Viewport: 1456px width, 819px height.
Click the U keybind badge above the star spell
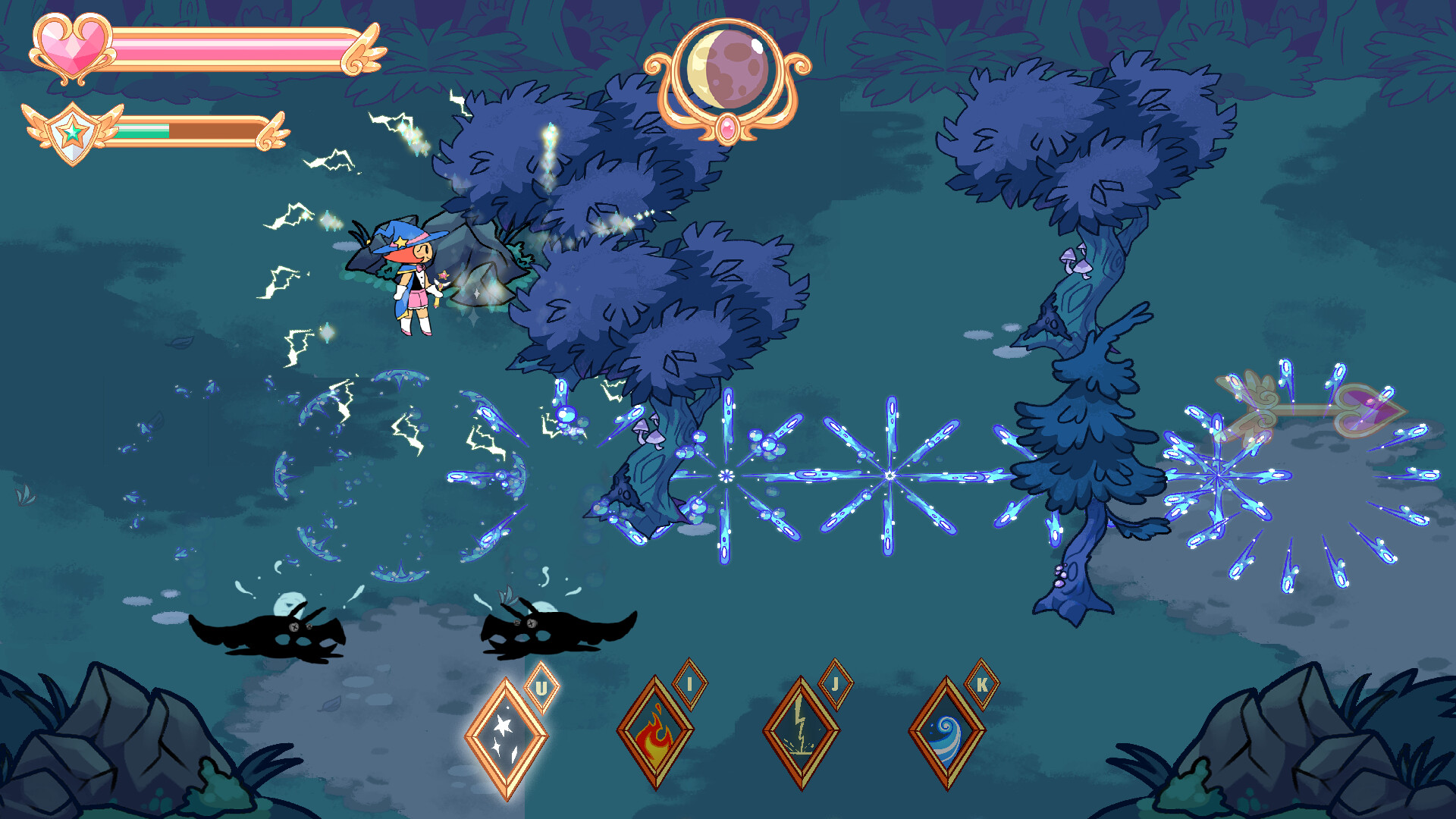[541, 688]
